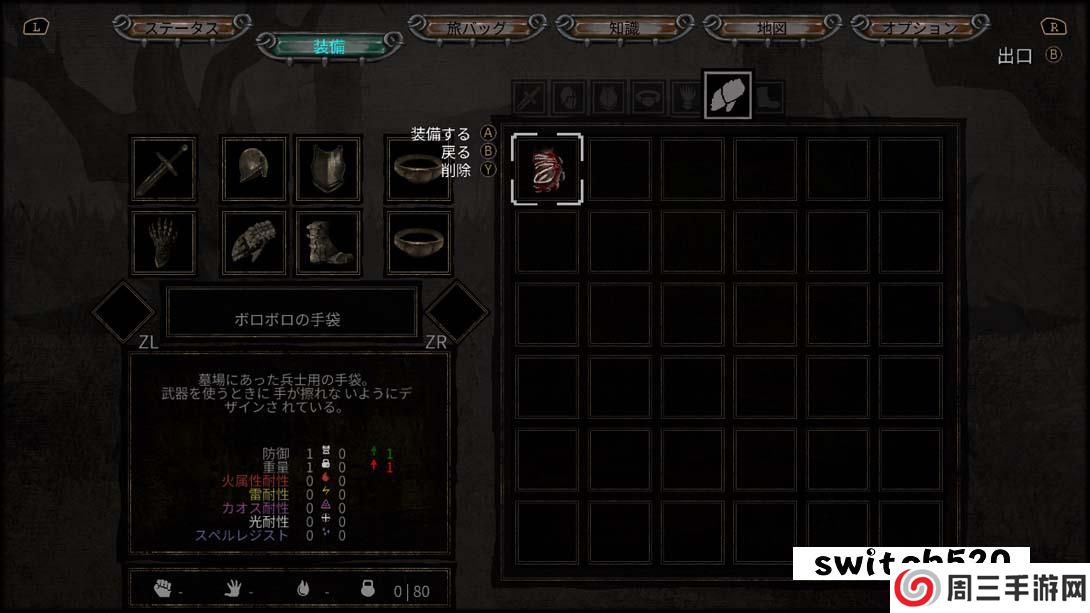Switch to the ステータス tab
This screenshot has height=613, width=1090.
(181, 27)
